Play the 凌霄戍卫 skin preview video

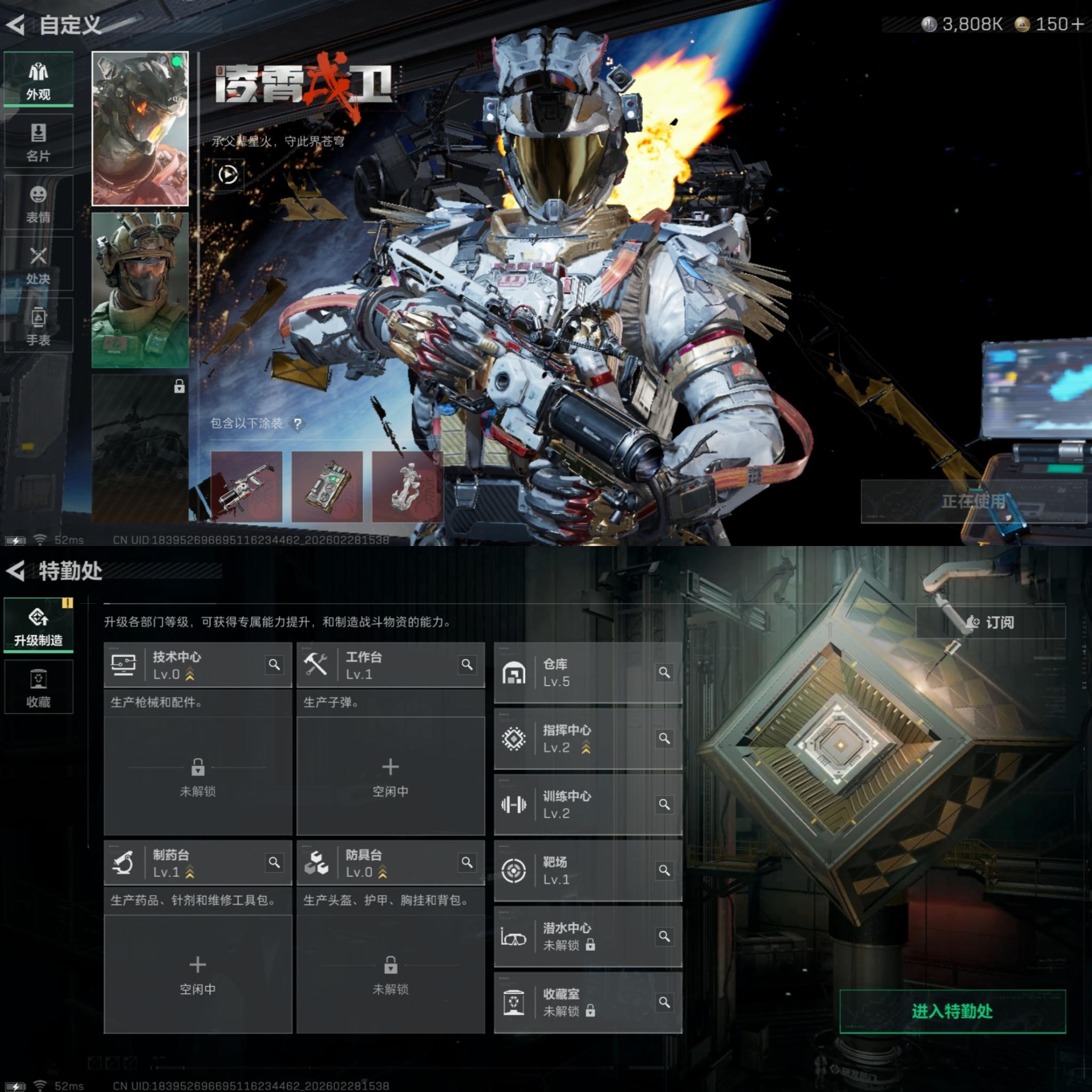[x=228, y=174]
